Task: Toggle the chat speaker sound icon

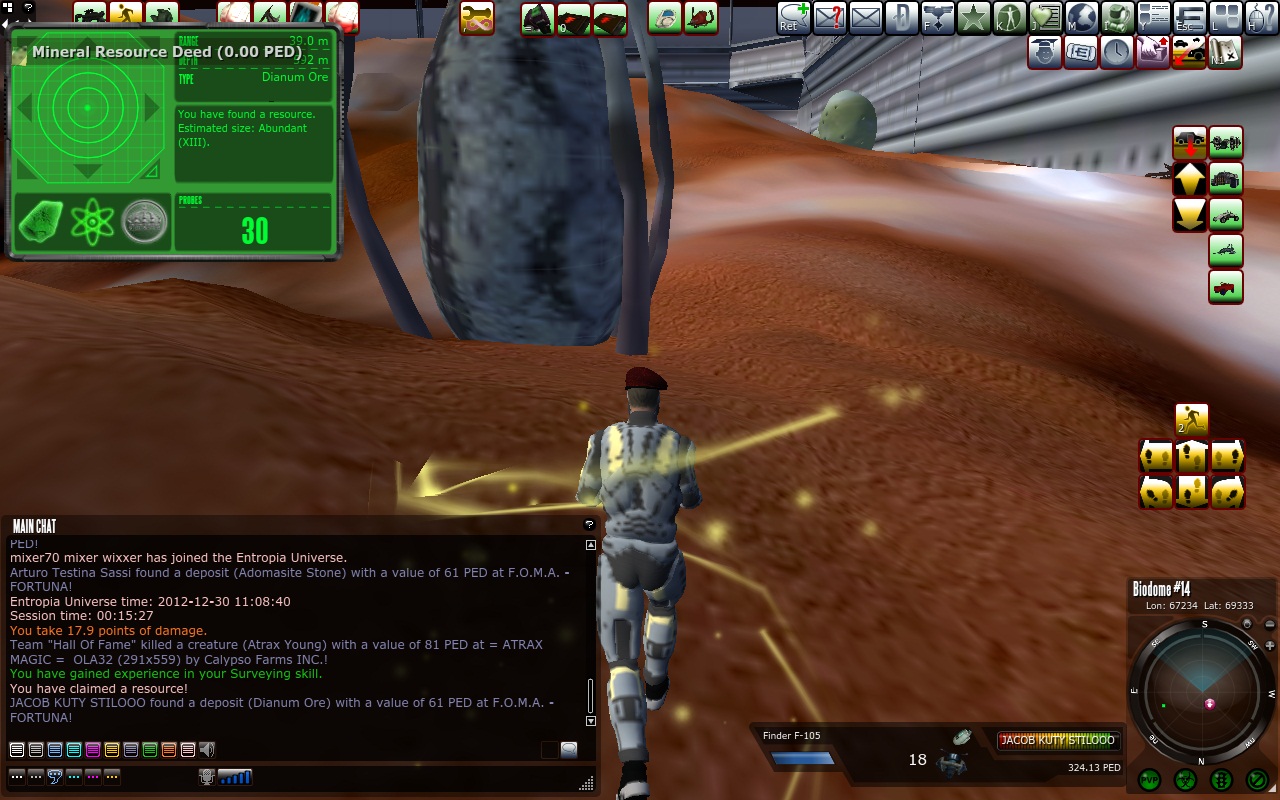Action: (208, 749)
